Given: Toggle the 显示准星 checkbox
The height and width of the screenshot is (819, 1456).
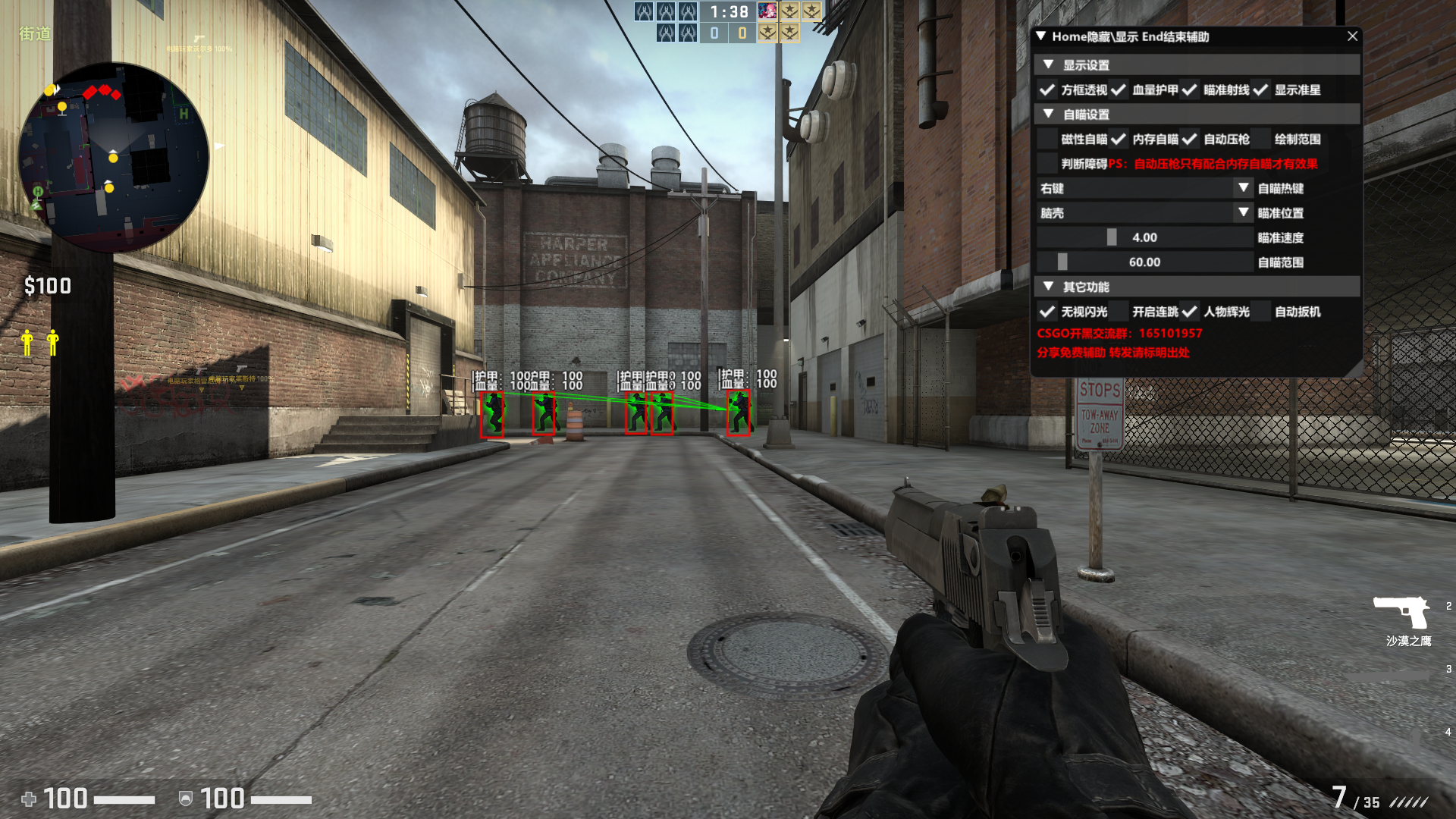Looking at the screenshot, I should [1260, 90].
